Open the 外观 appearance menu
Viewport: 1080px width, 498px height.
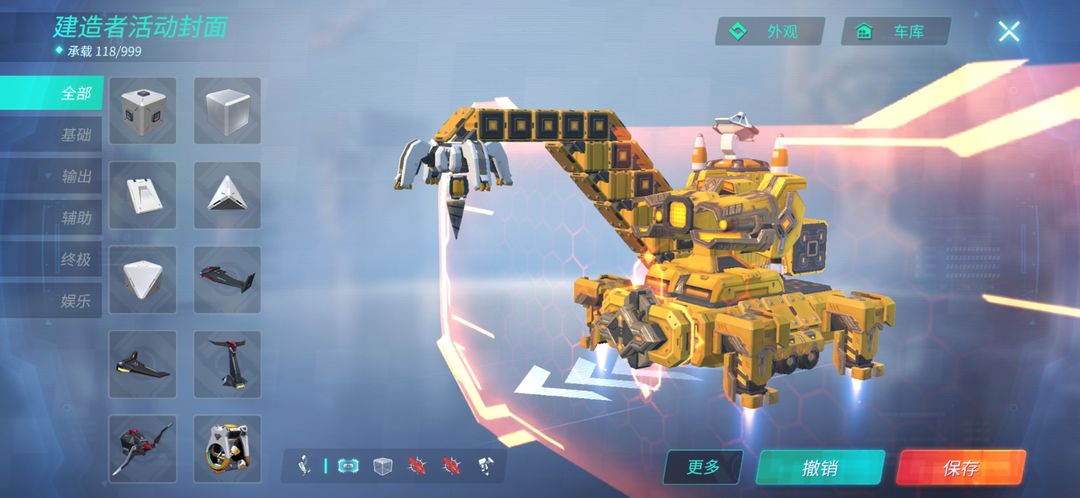click(x=769, y=32)
